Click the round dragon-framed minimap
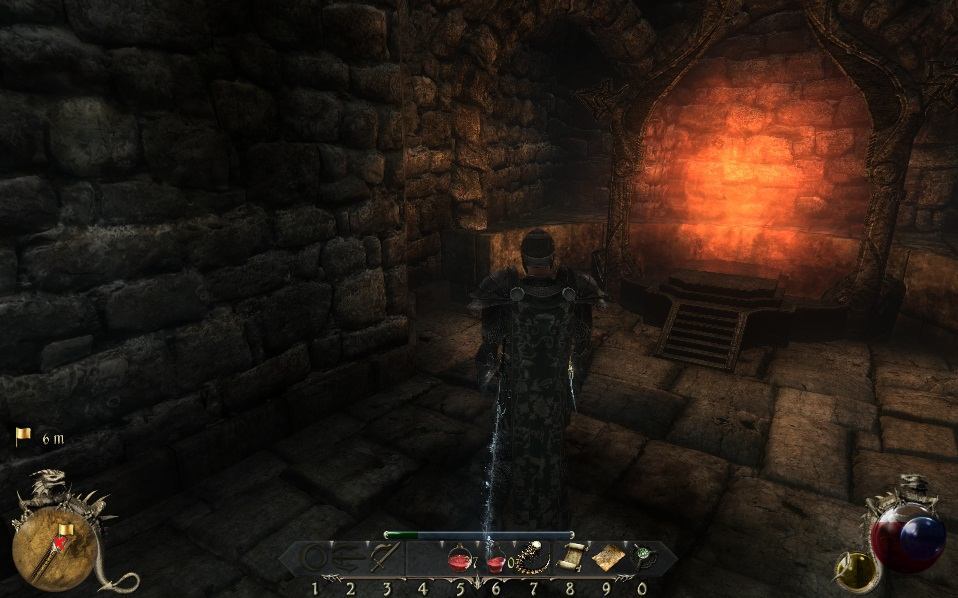Image resolution: width=958 pixels, height=598 pixels. 55,548
